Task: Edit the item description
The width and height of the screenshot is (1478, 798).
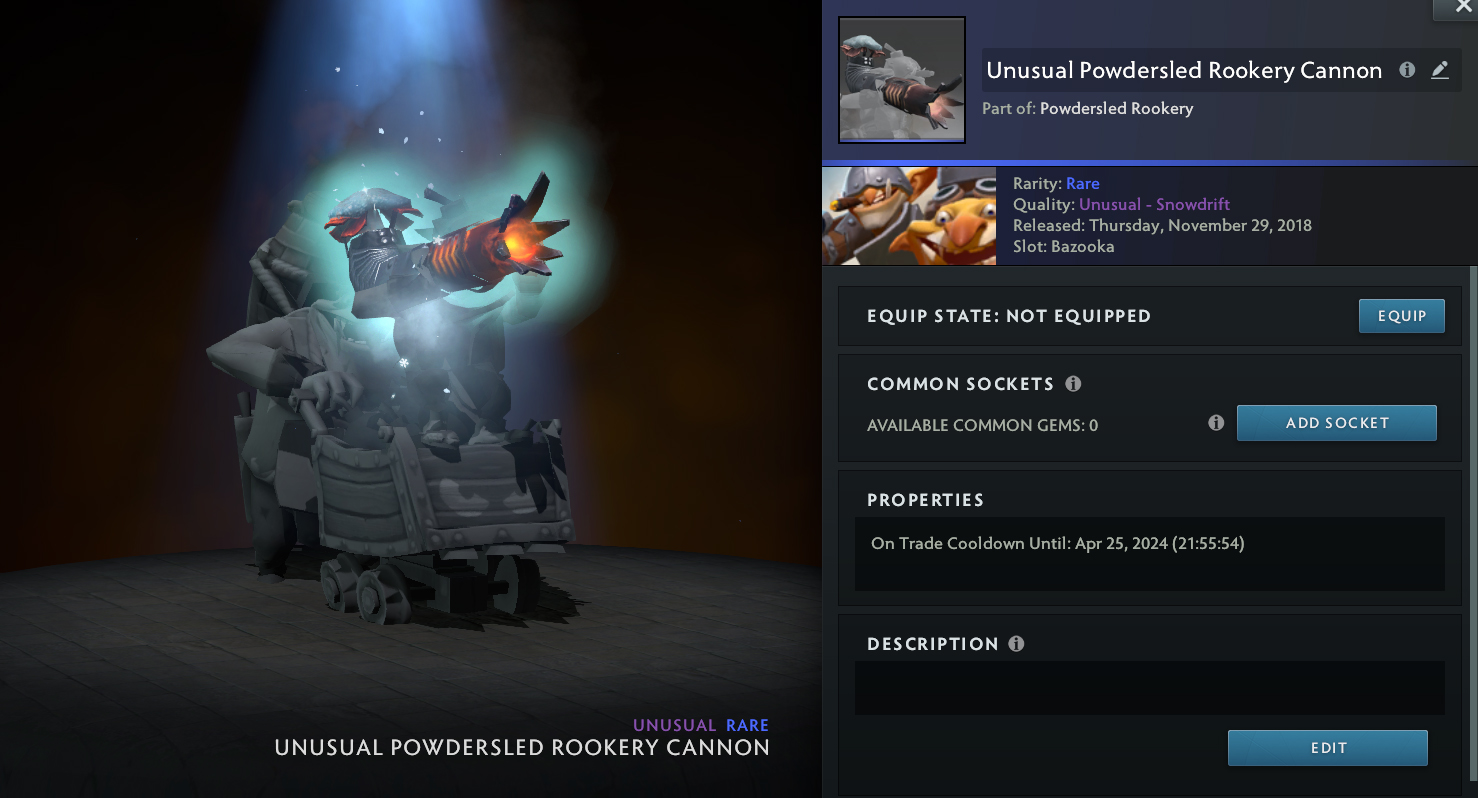Action: (1327, 748)
